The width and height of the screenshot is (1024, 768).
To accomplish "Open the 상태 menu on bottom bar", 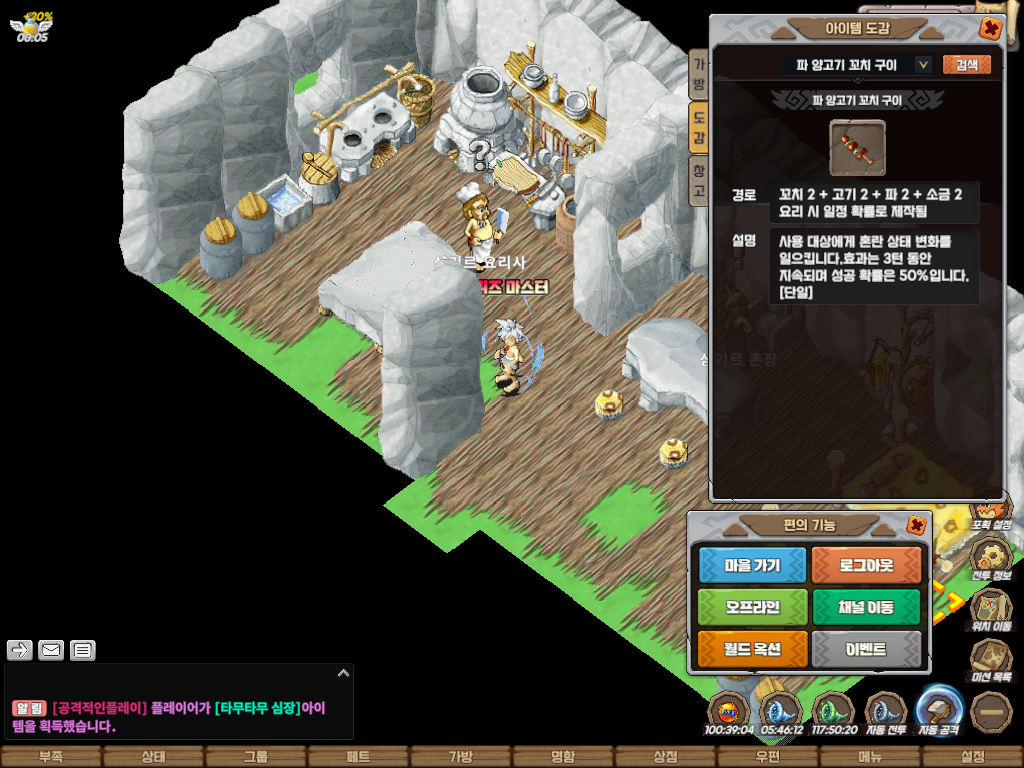I will tap(153, 757).
